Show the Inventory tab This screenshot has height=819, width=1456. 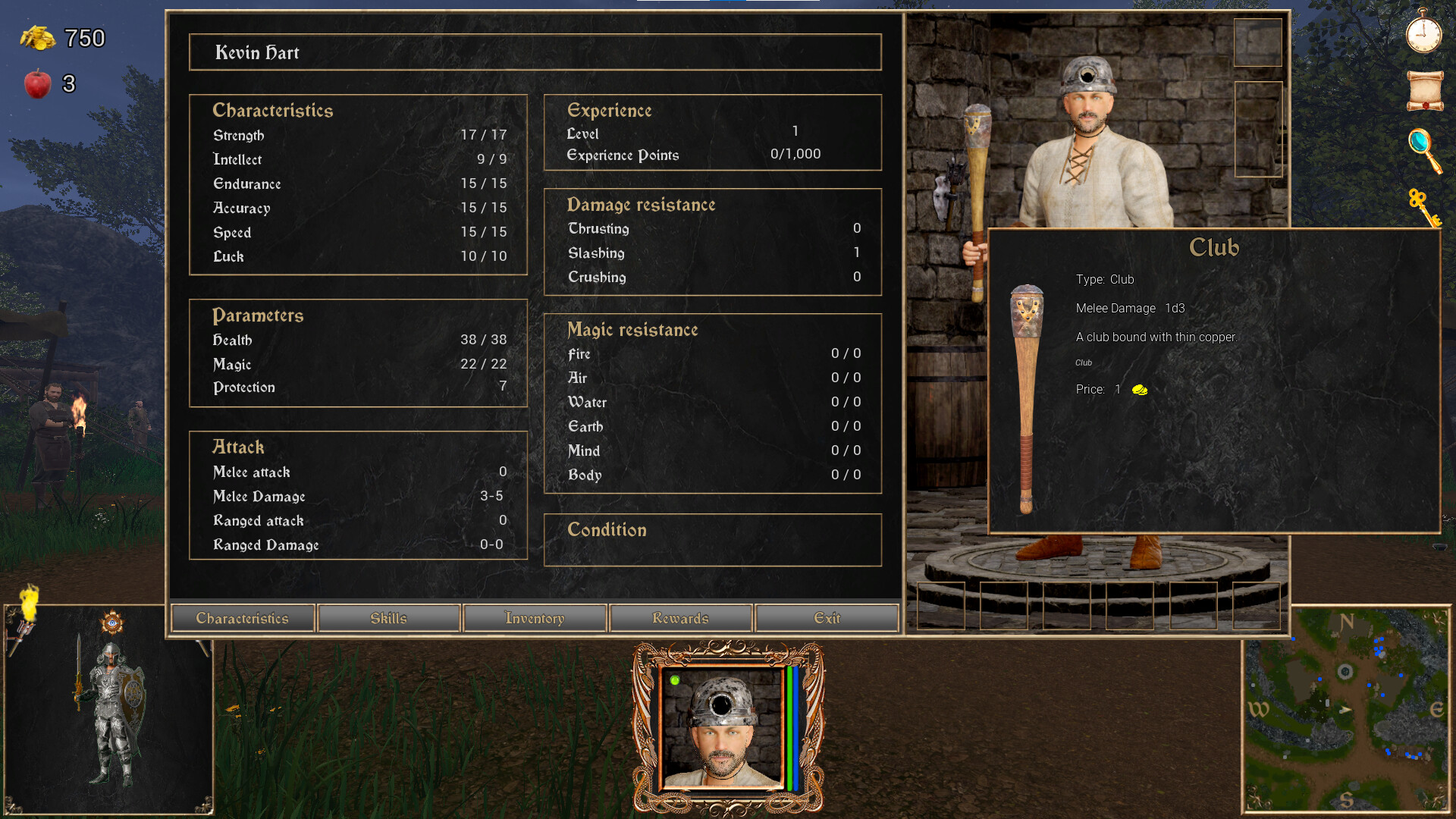[535, 618]
